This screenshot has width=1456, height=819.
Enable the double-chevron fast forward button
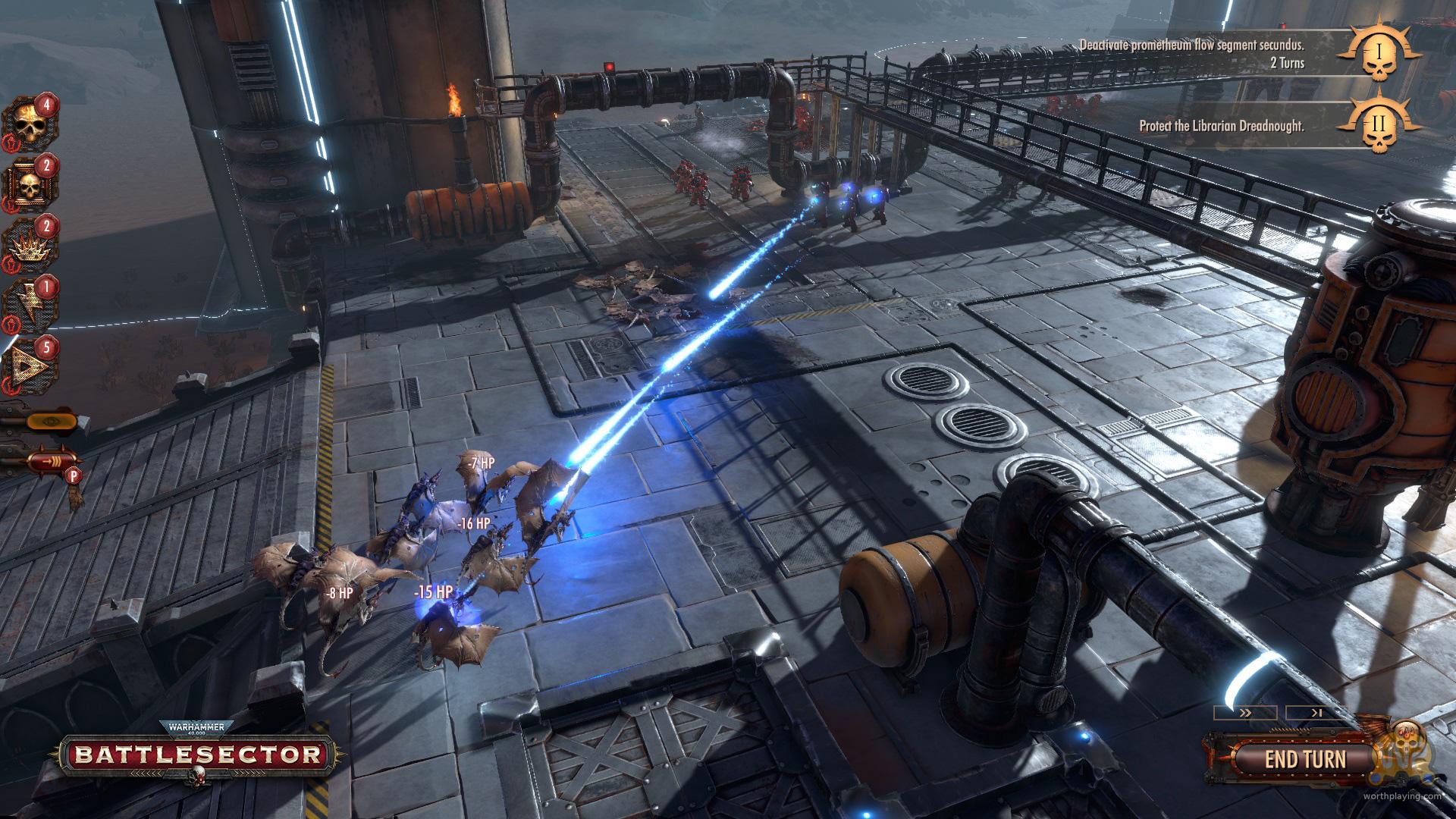tap(1245, 714)
